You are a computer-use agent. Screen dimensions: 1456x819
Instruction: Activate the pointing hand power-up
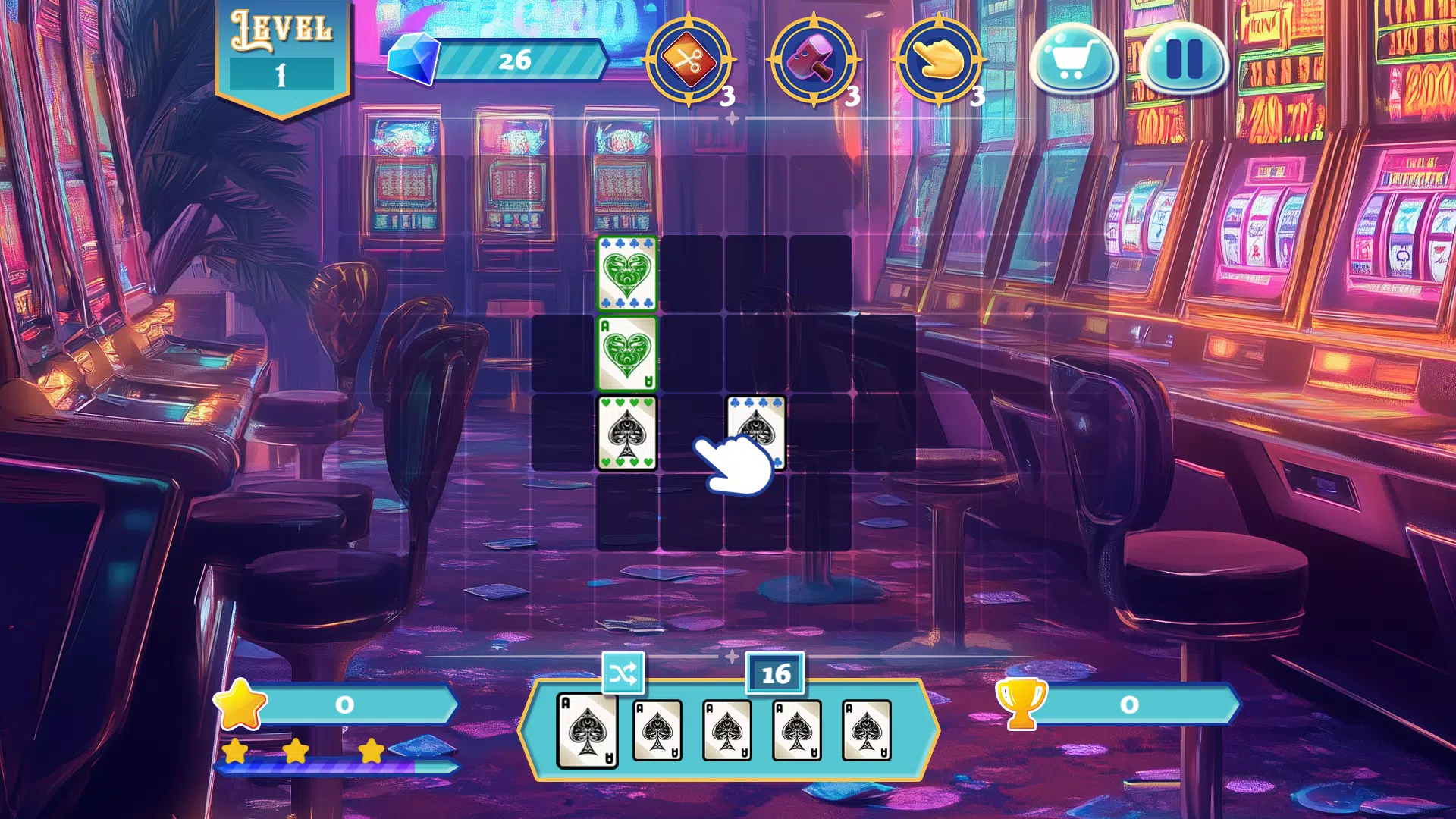point(939,61)
